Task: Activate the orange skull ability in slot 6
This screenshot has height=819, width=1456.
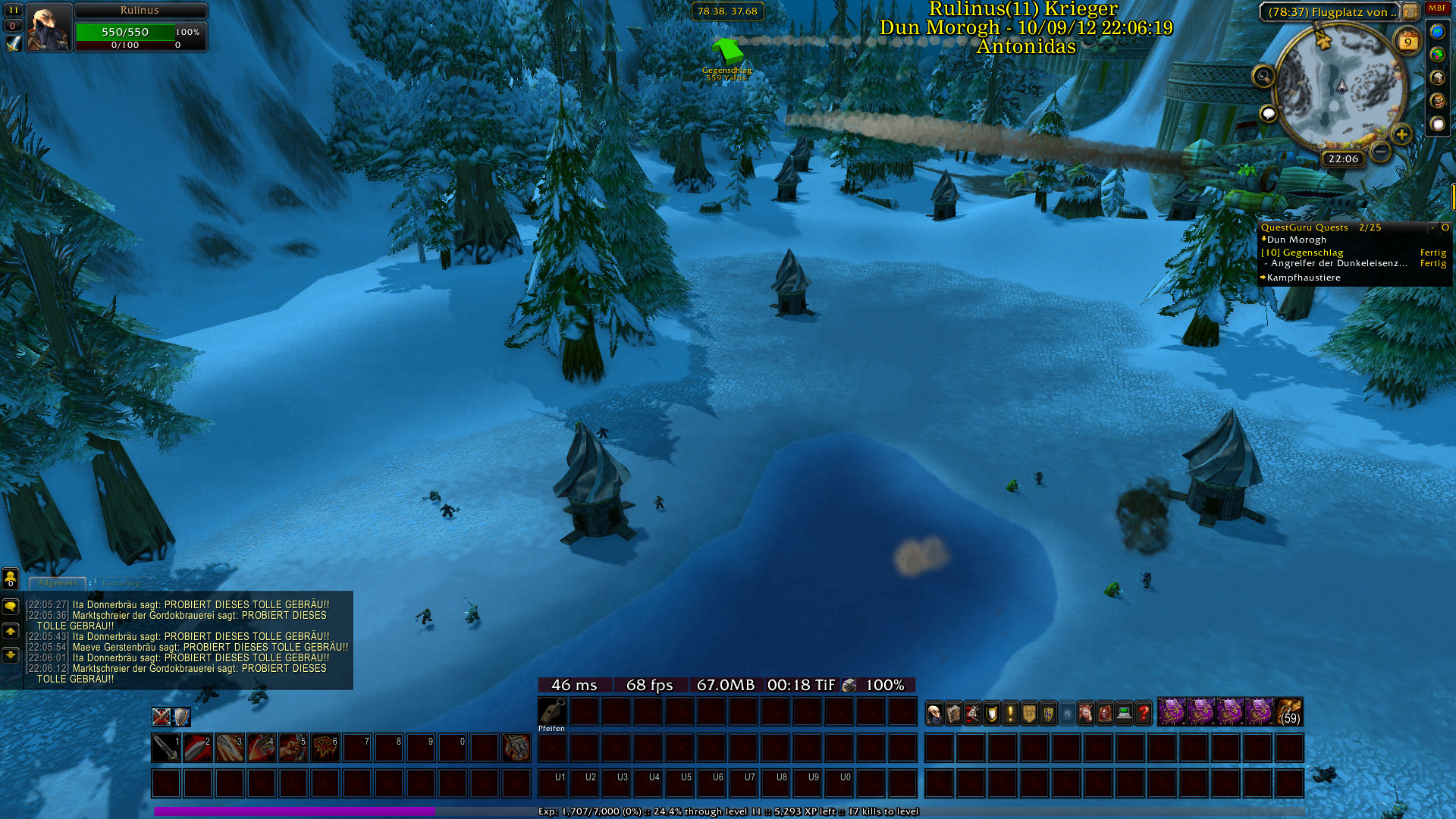Action: (x=325, y=748)
